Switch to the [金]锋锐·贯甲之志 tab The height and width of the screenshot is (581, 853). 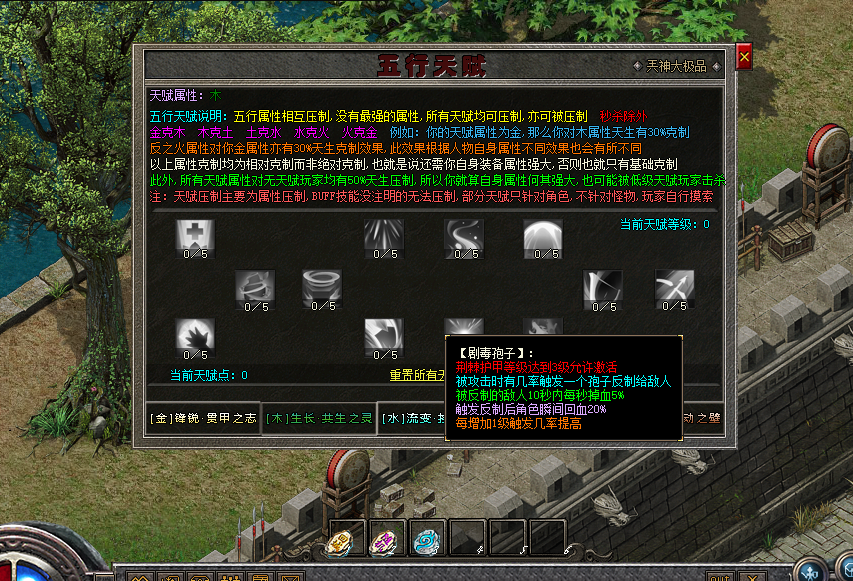(201, 418)
